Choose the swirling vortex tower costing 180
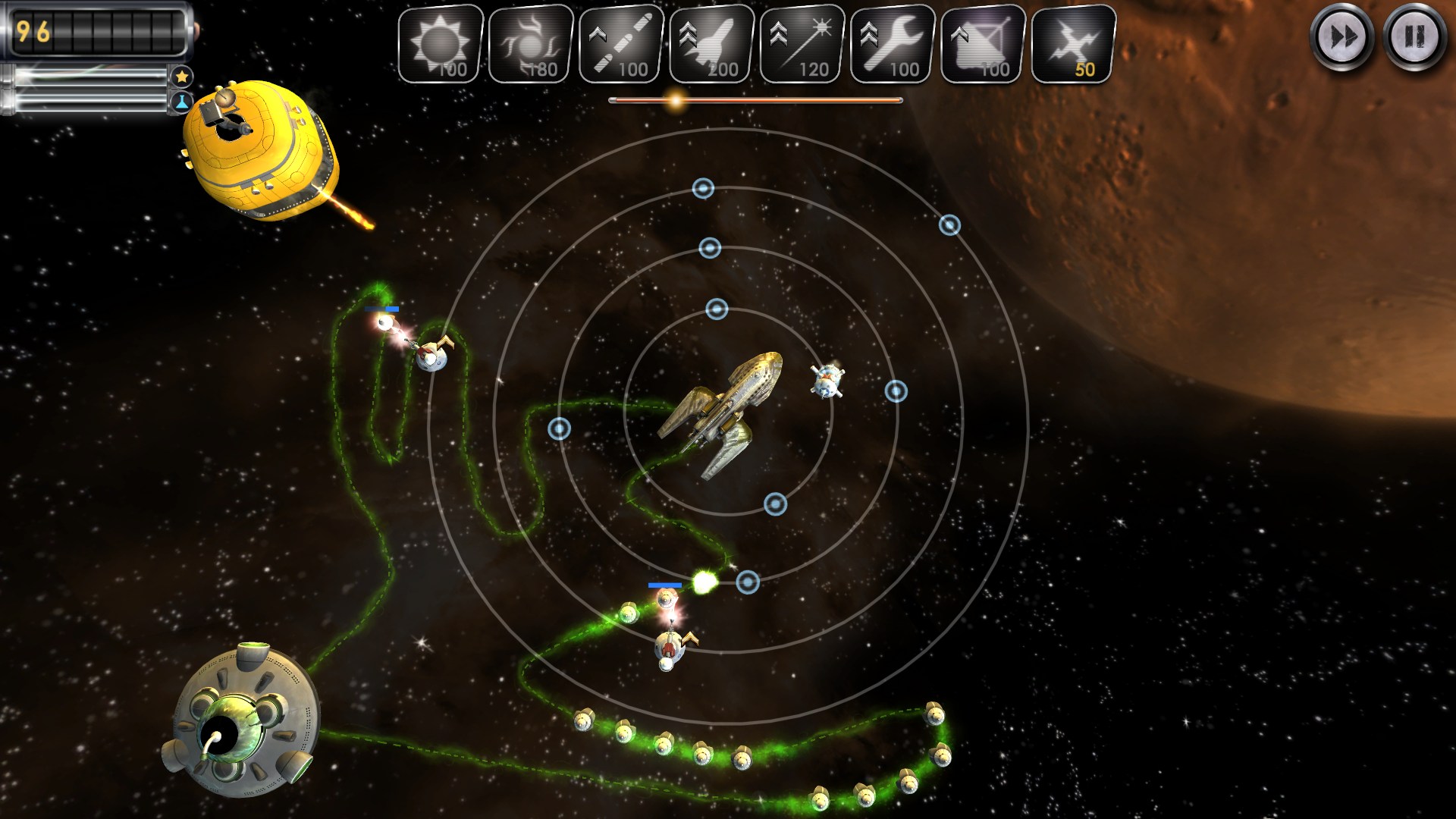Image resolution: width=1456 pixels, height=819 pixels. (531, 44)
